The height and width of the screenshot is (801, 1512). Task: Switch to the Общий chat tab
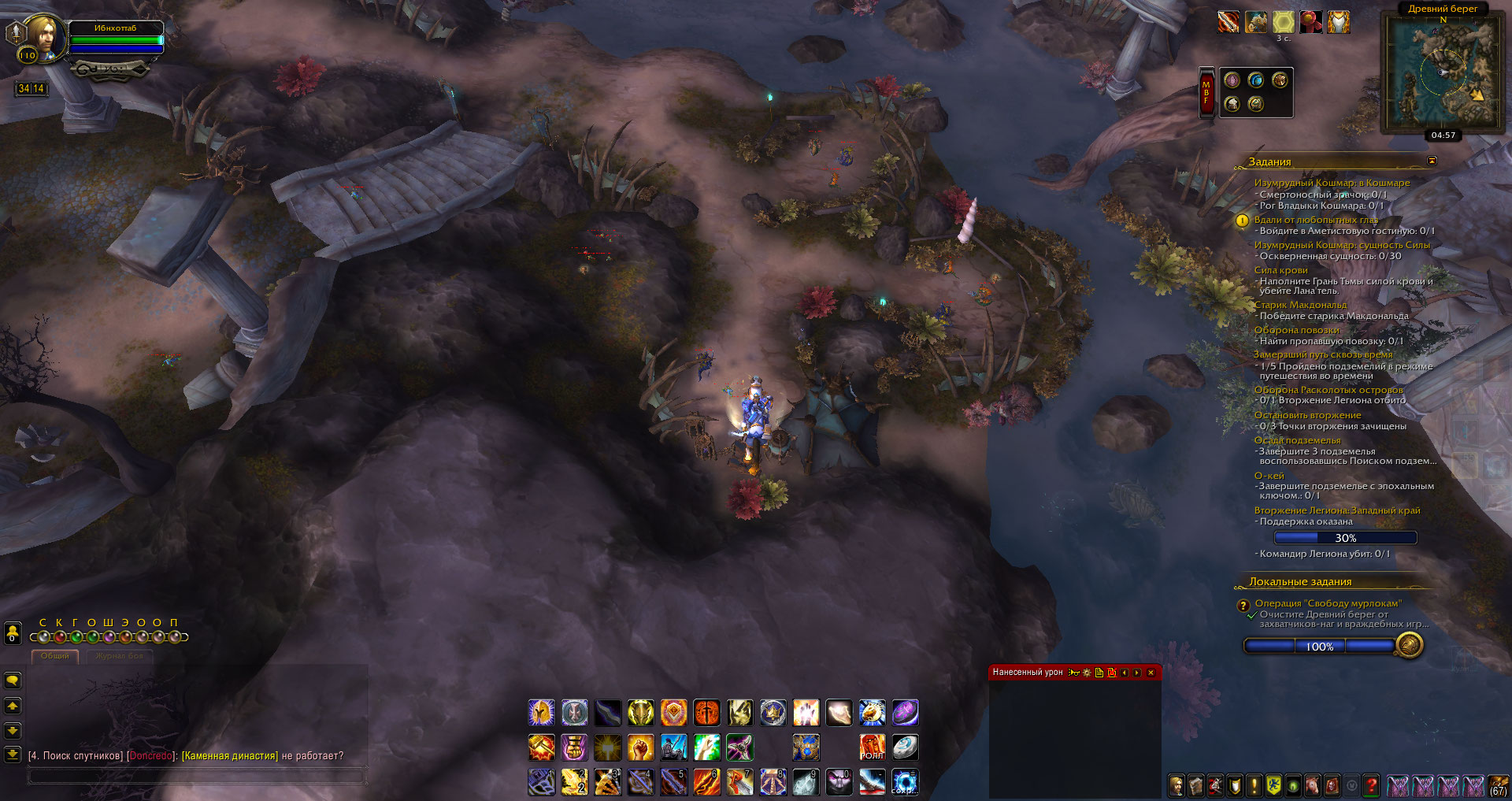[x=55, y=656]
